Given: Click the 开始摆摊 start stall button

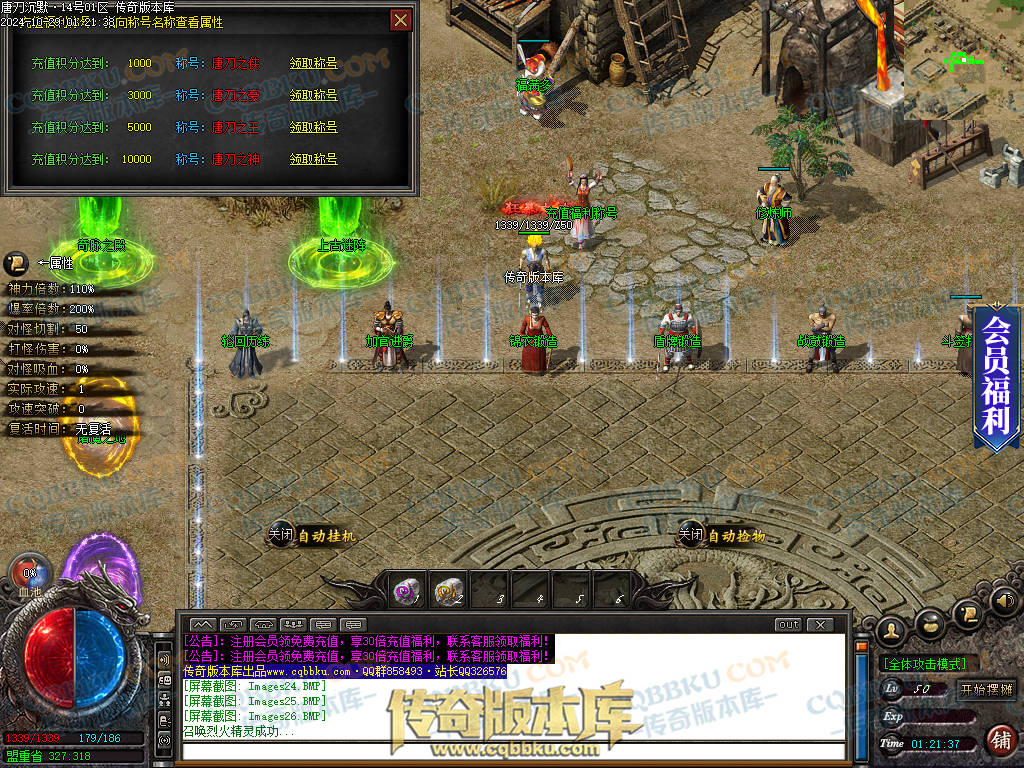Looking at the screenshot, I should pos(986,689).
